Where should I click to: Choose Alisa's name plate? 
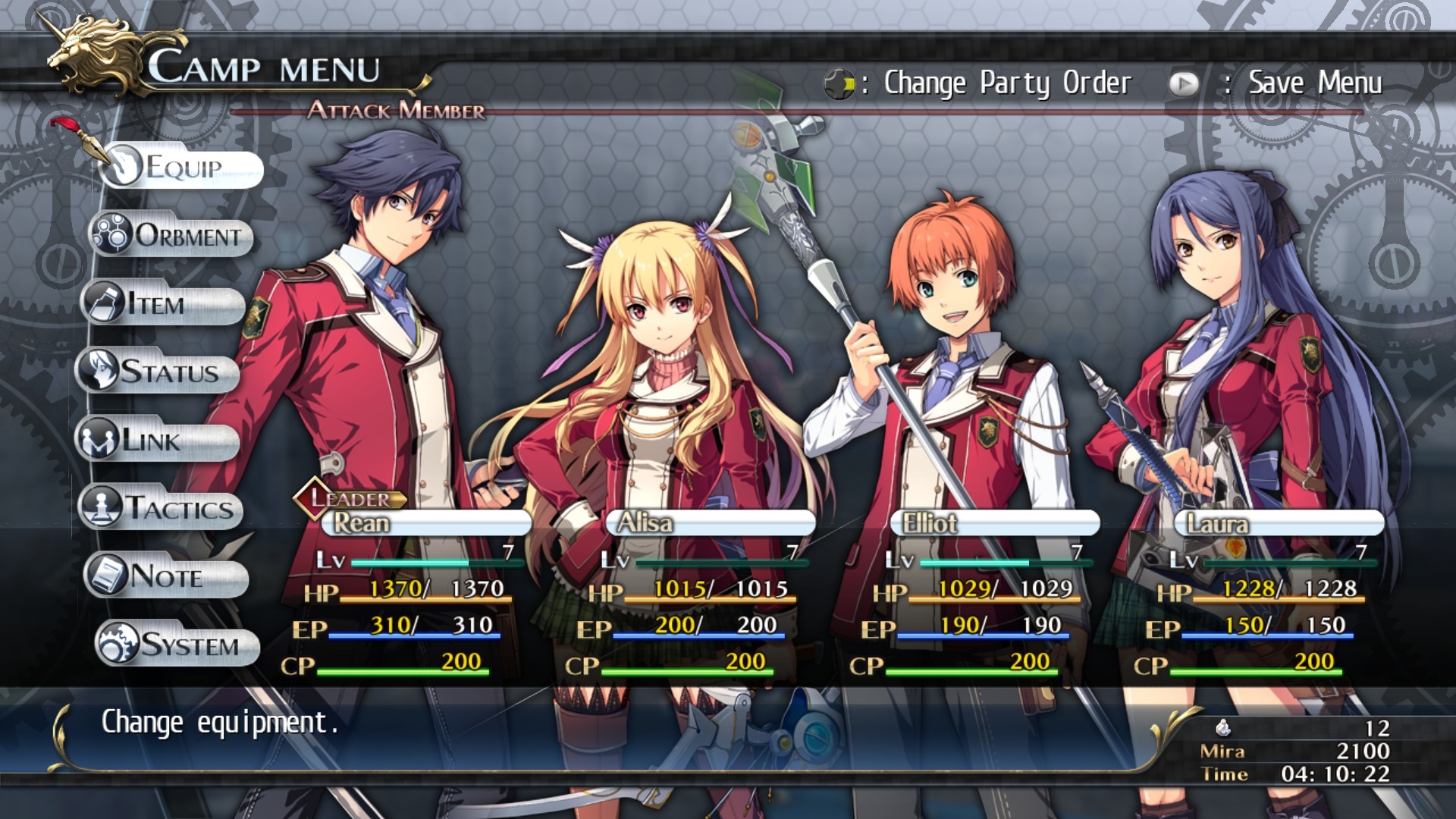tap(710, 523)
